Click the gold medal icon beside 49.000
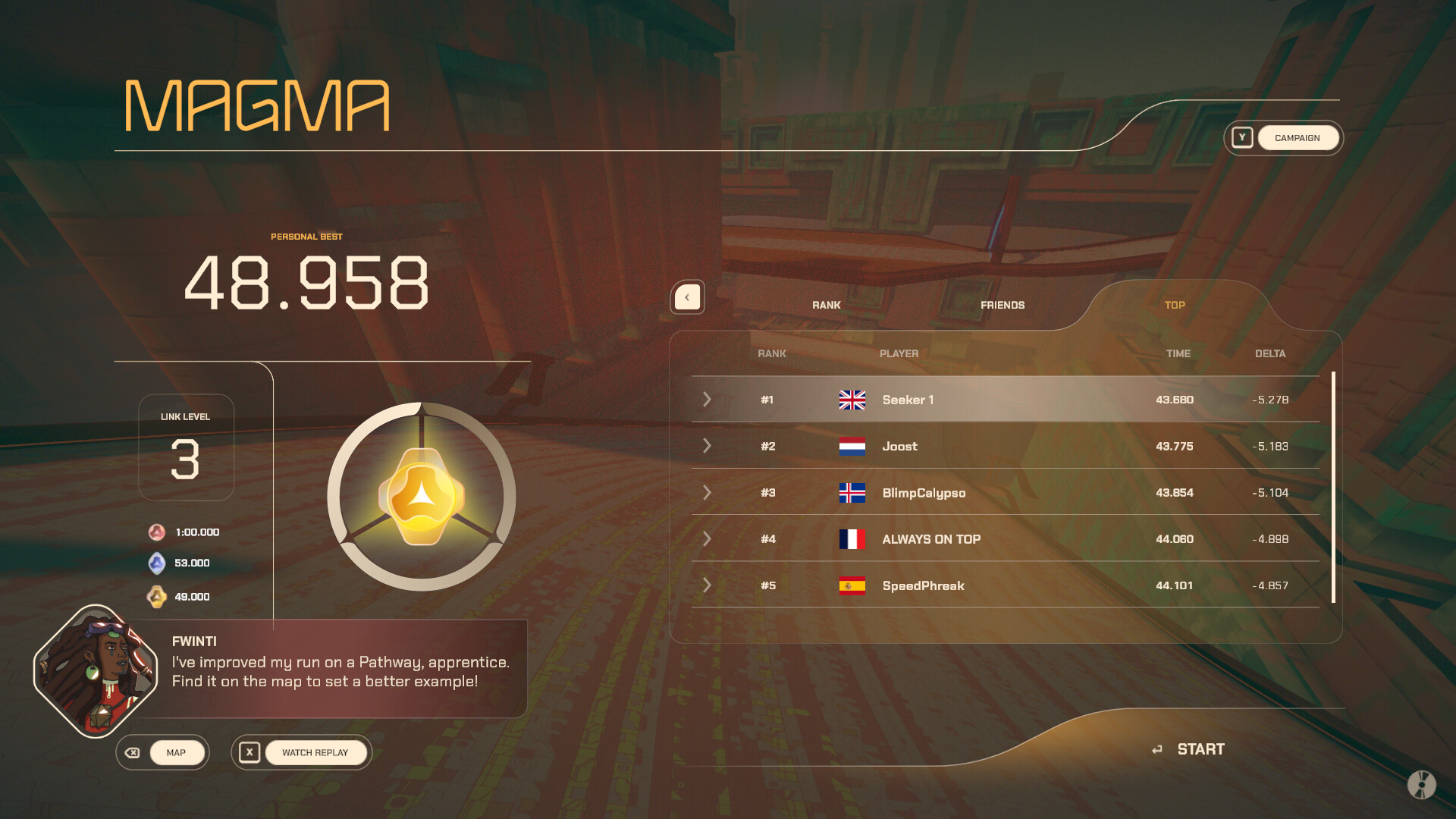 coord(155,597)
